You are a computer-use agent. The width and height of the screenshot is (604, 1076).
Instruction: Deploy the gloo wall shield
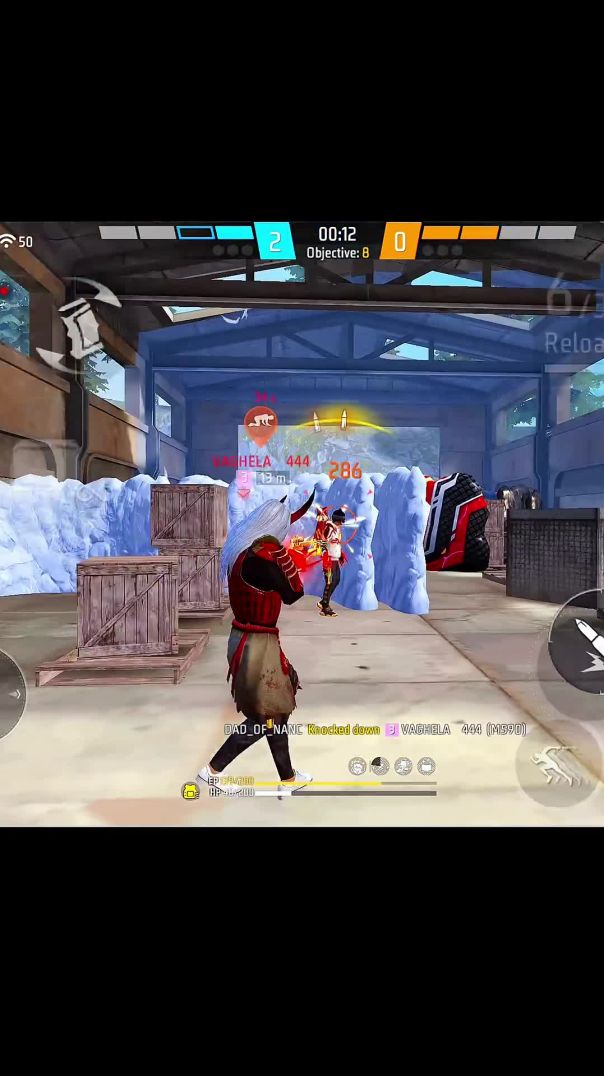point(80,325)
